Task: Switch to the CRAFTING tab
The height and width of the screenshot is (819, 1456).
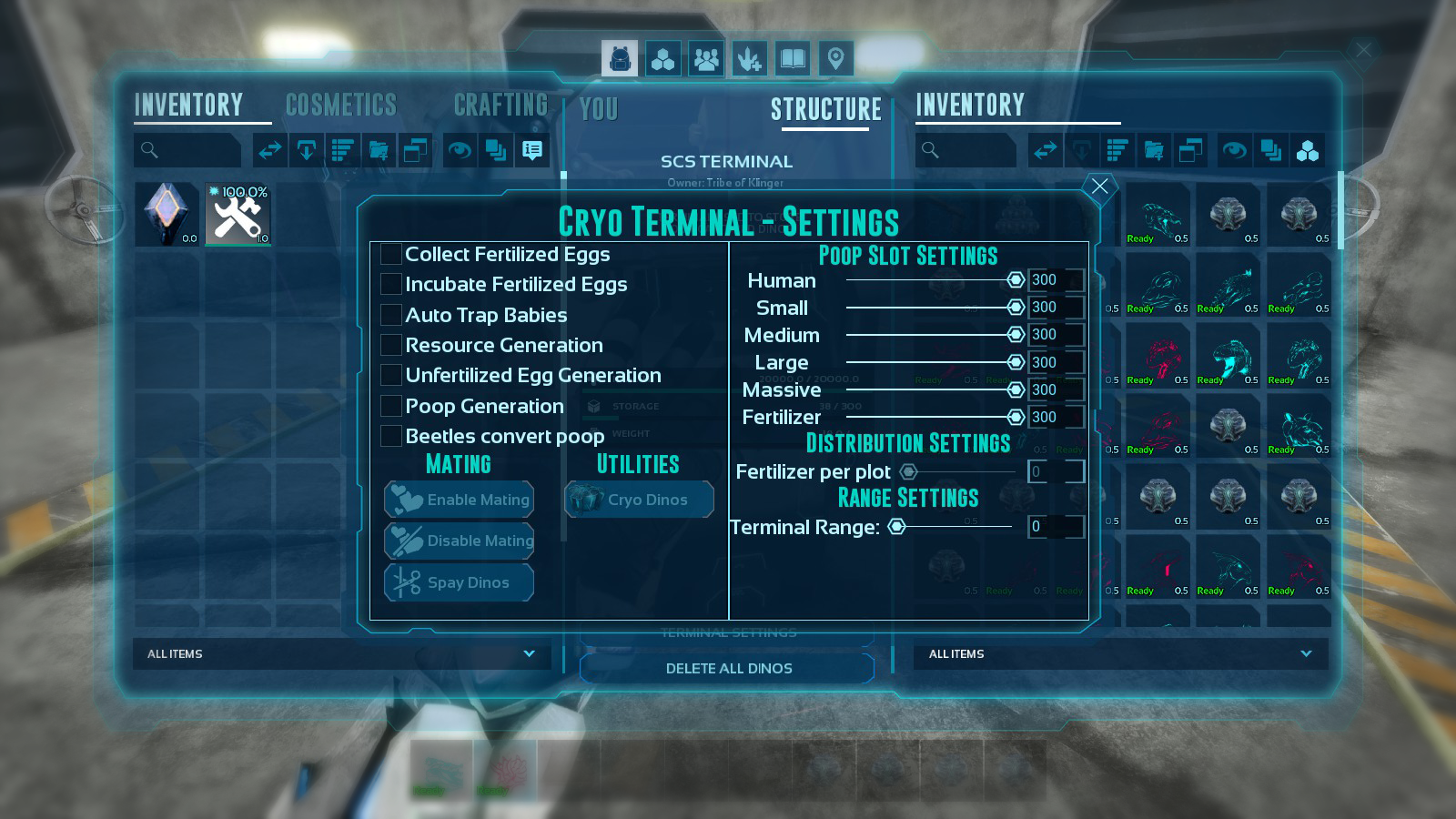Action: coord(500,104)
